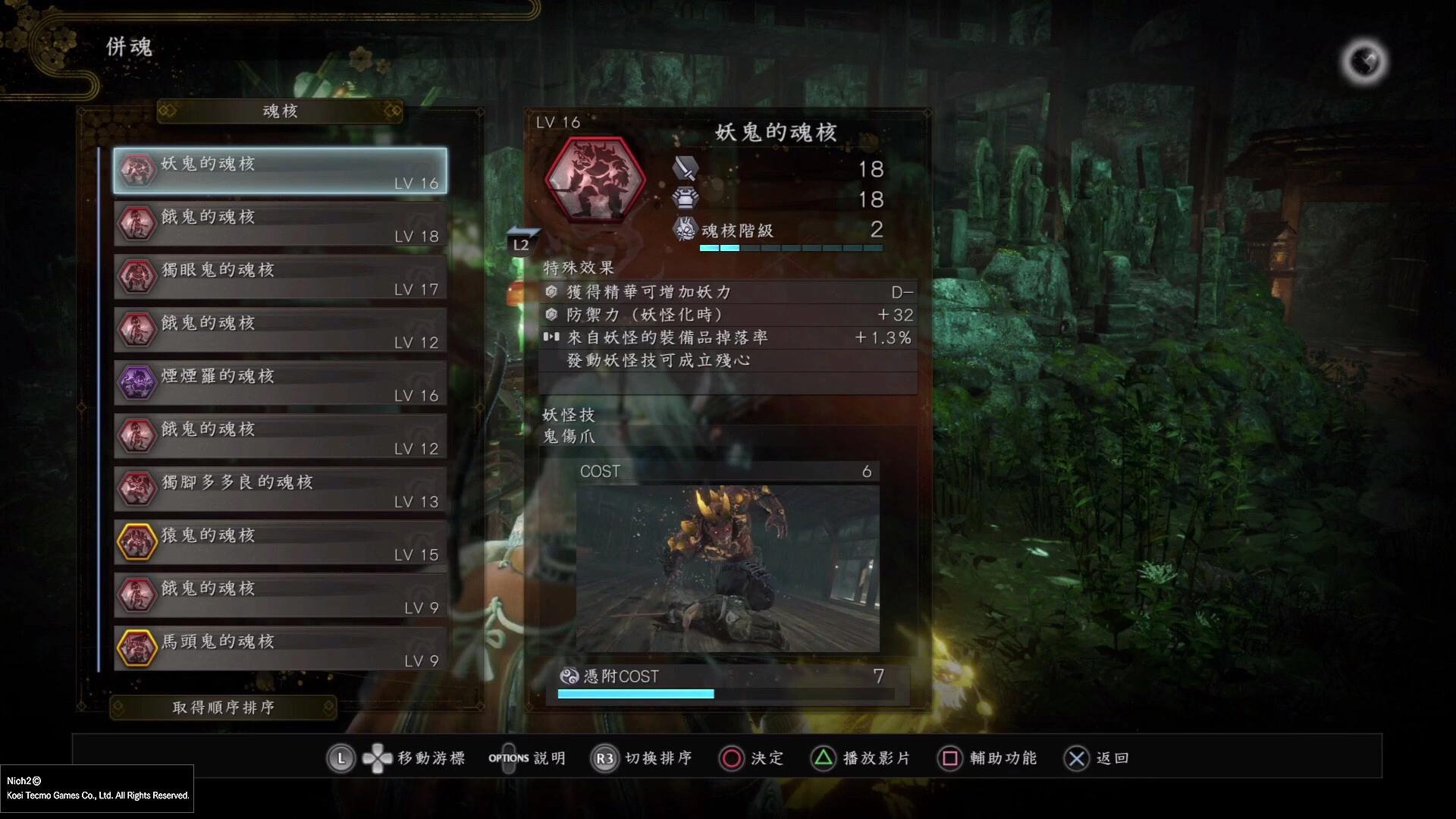Click the armor defense stat icon
Screen dimensions: 1456x819
[685, 199]
